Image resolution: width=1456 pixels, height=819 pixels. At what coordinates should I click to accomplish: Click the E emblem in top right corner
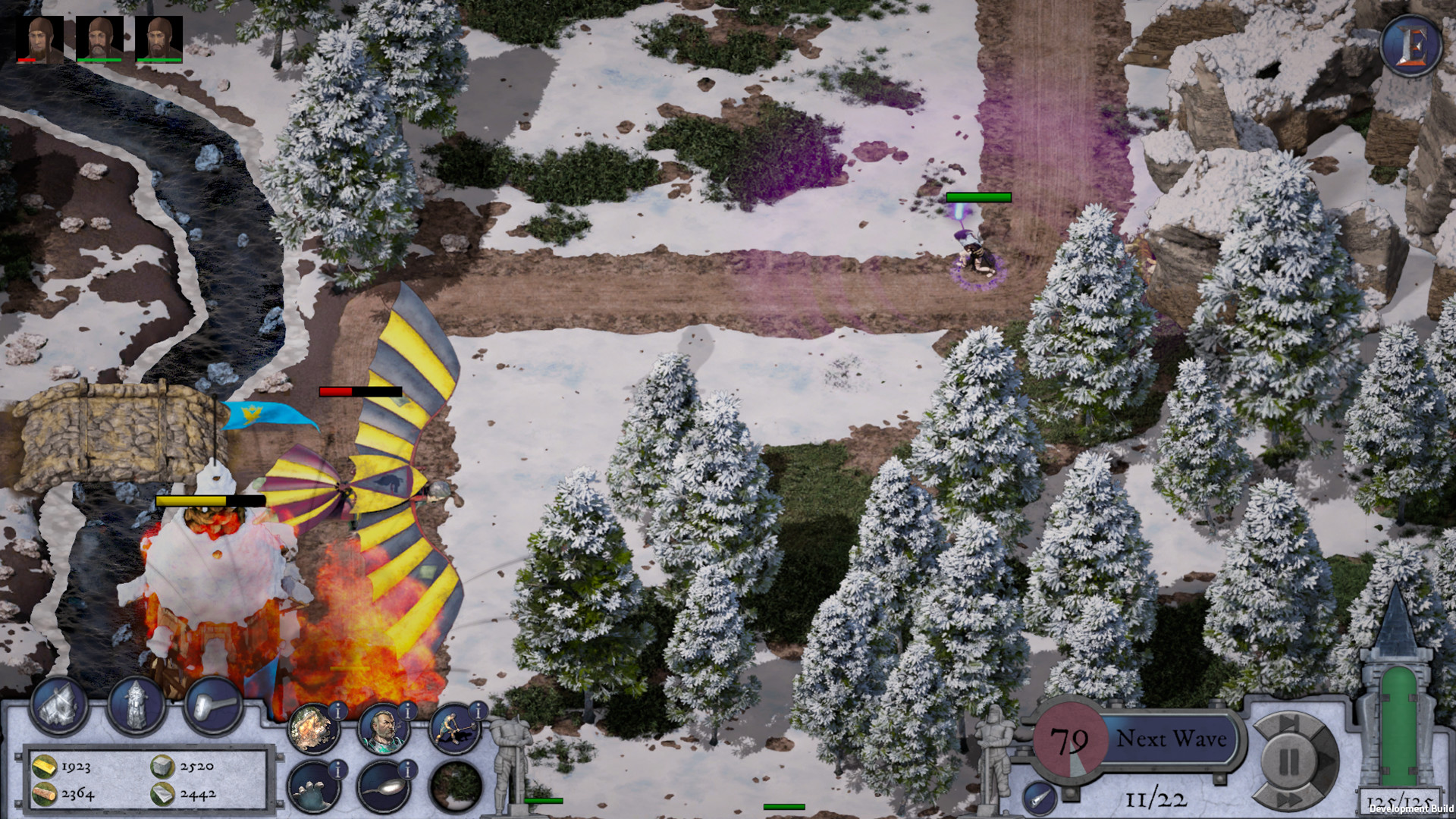[x=1411, y=44]
